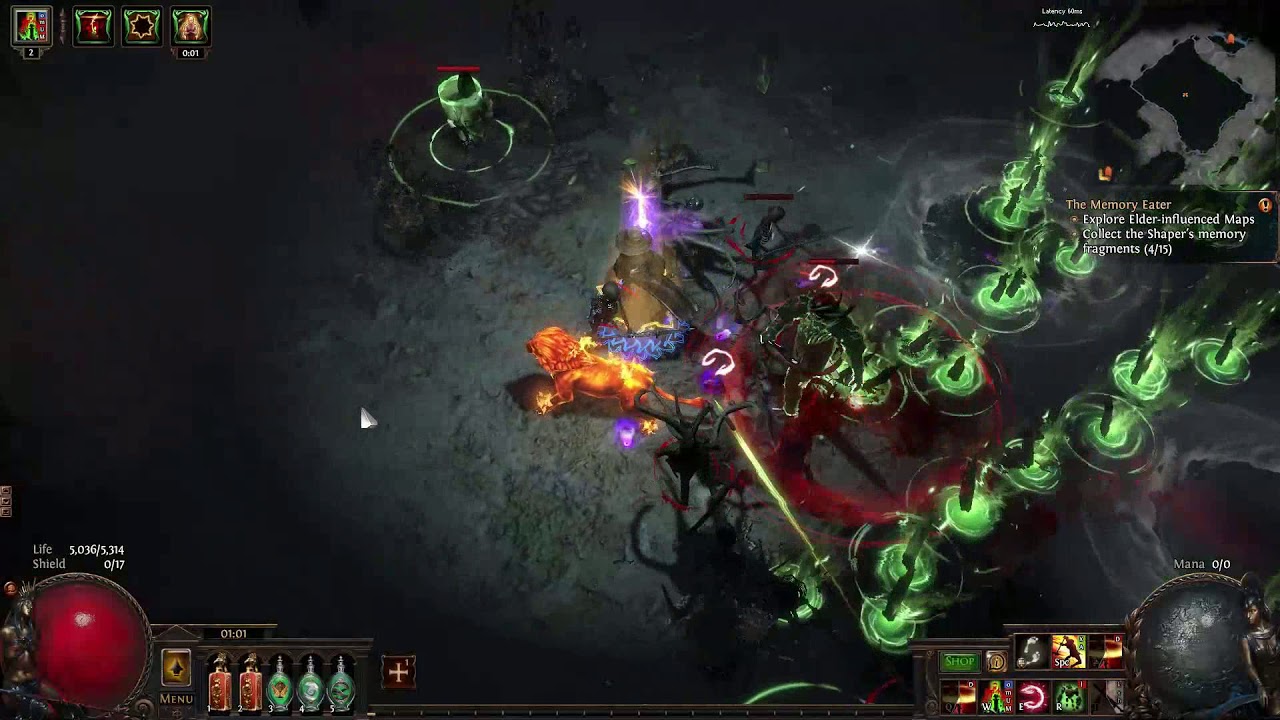Use the red life flask in slot 1
1280x720 pixels.
point(219,683)
